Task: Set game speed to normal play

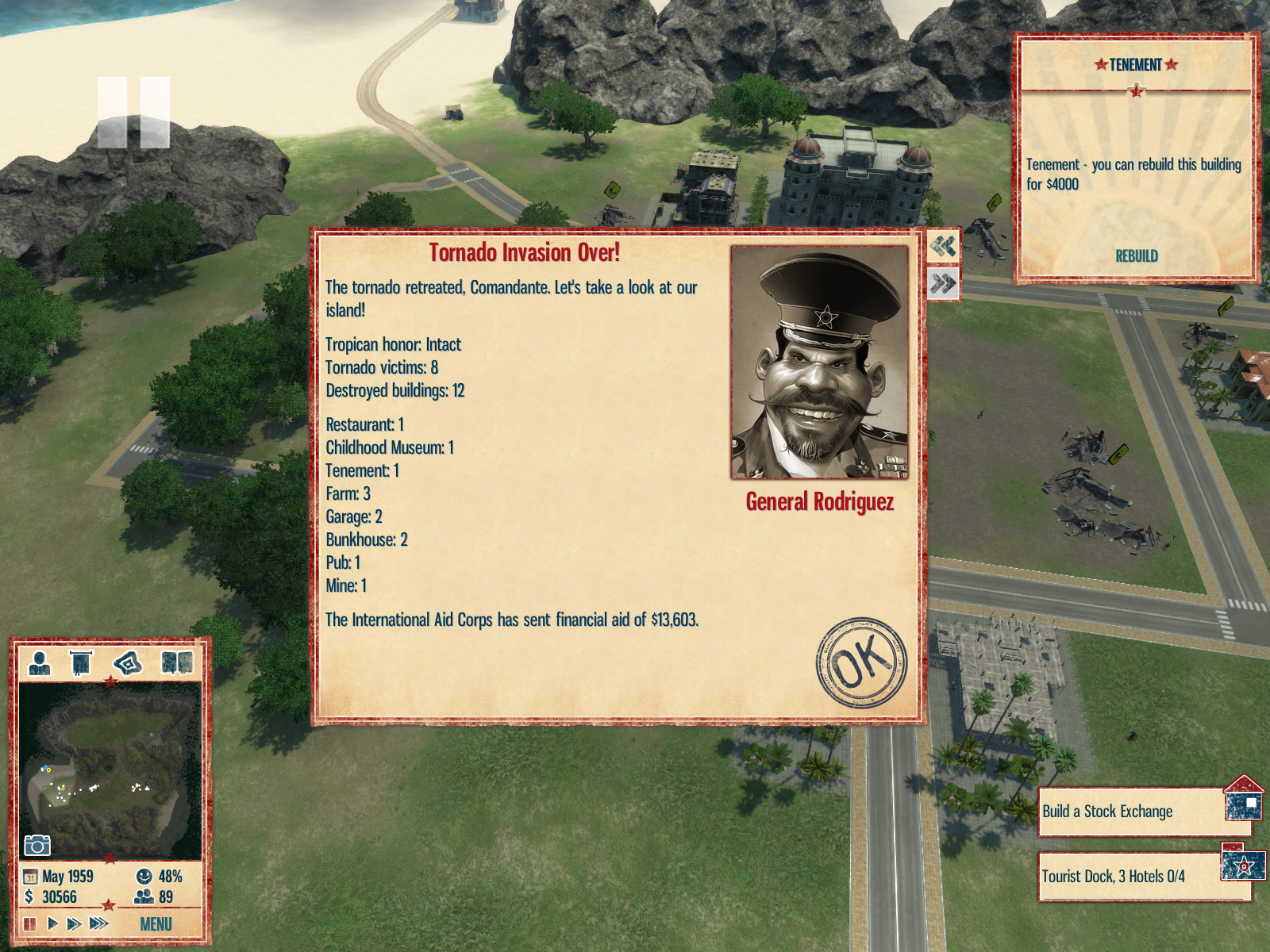Action: (x=52, y=923)
